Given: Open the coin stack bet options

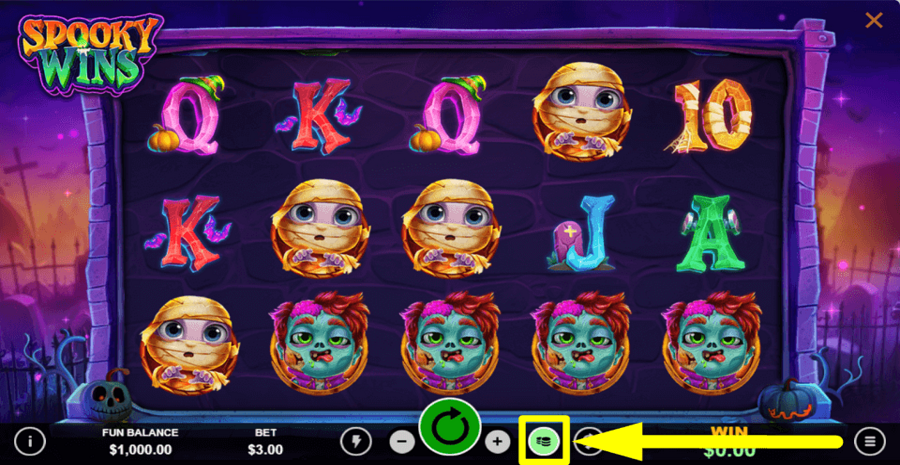Looking at the screenshot, I should pos(543,440).
